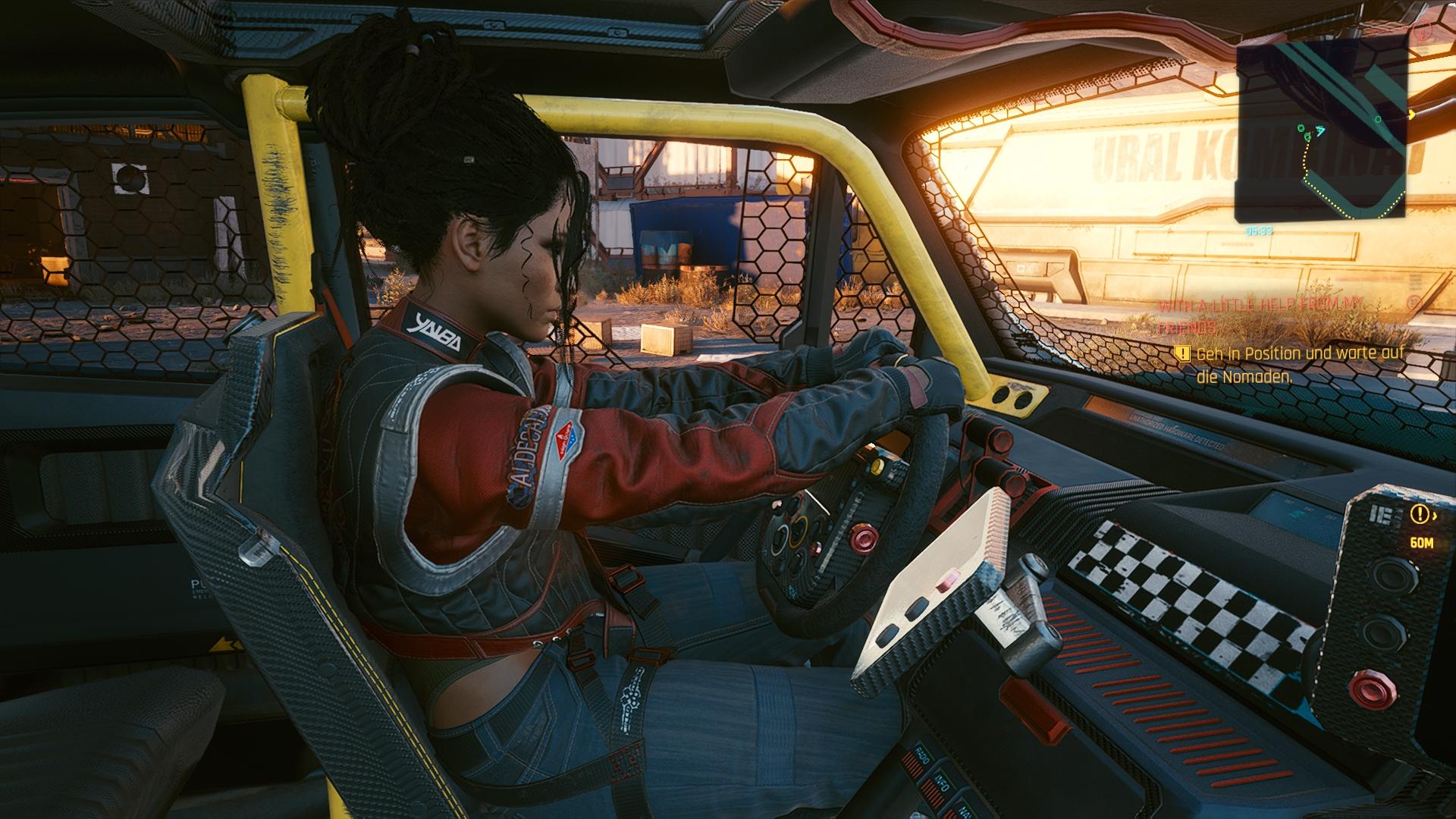Click the 06:33 time display under the minimap
The image size is (1456, 819).
point(1258,230)
